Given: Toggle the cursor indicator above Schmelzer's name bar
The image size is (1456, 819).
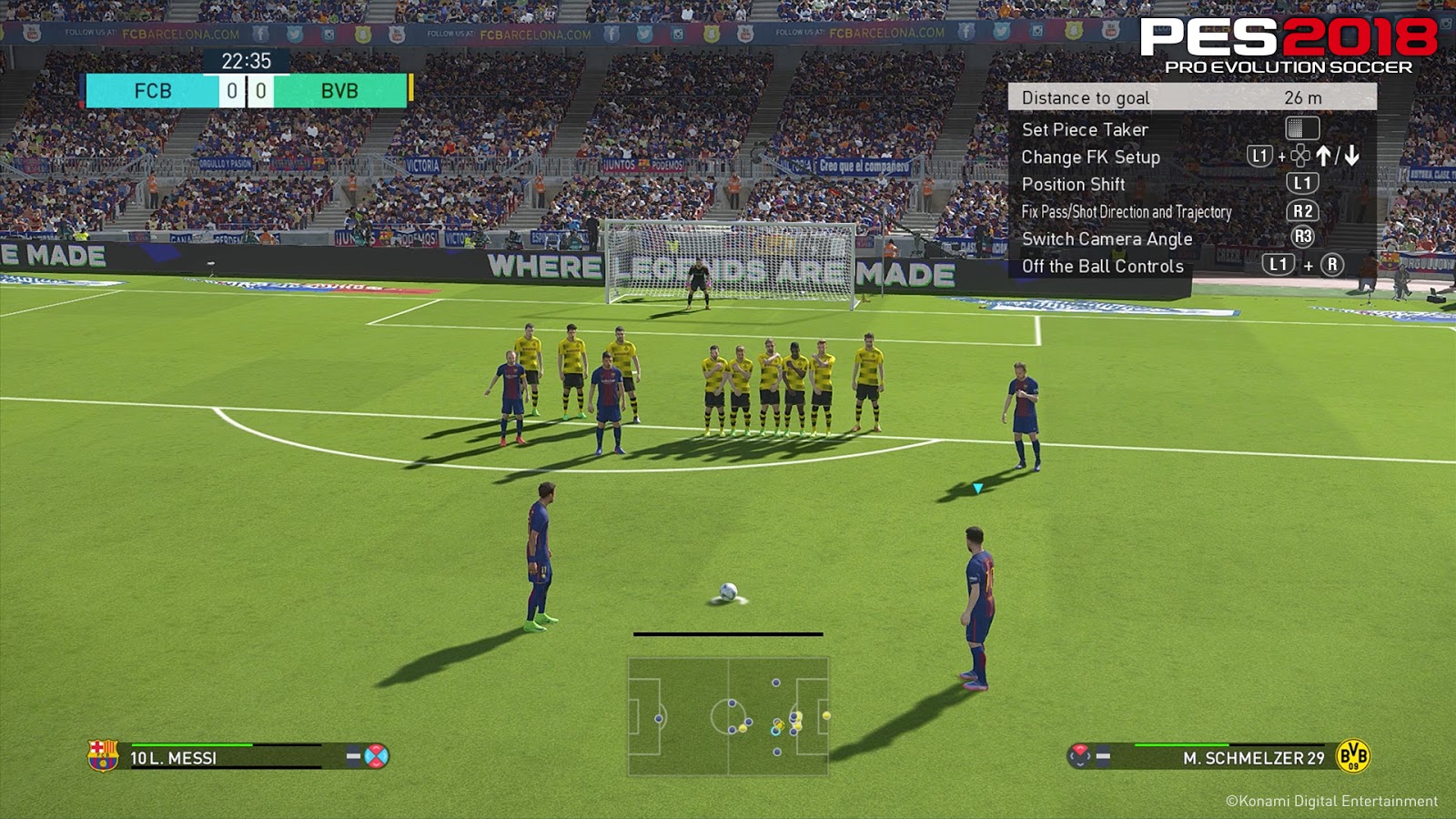Looking at the screenshot, I should click(x=1080, y=754).
